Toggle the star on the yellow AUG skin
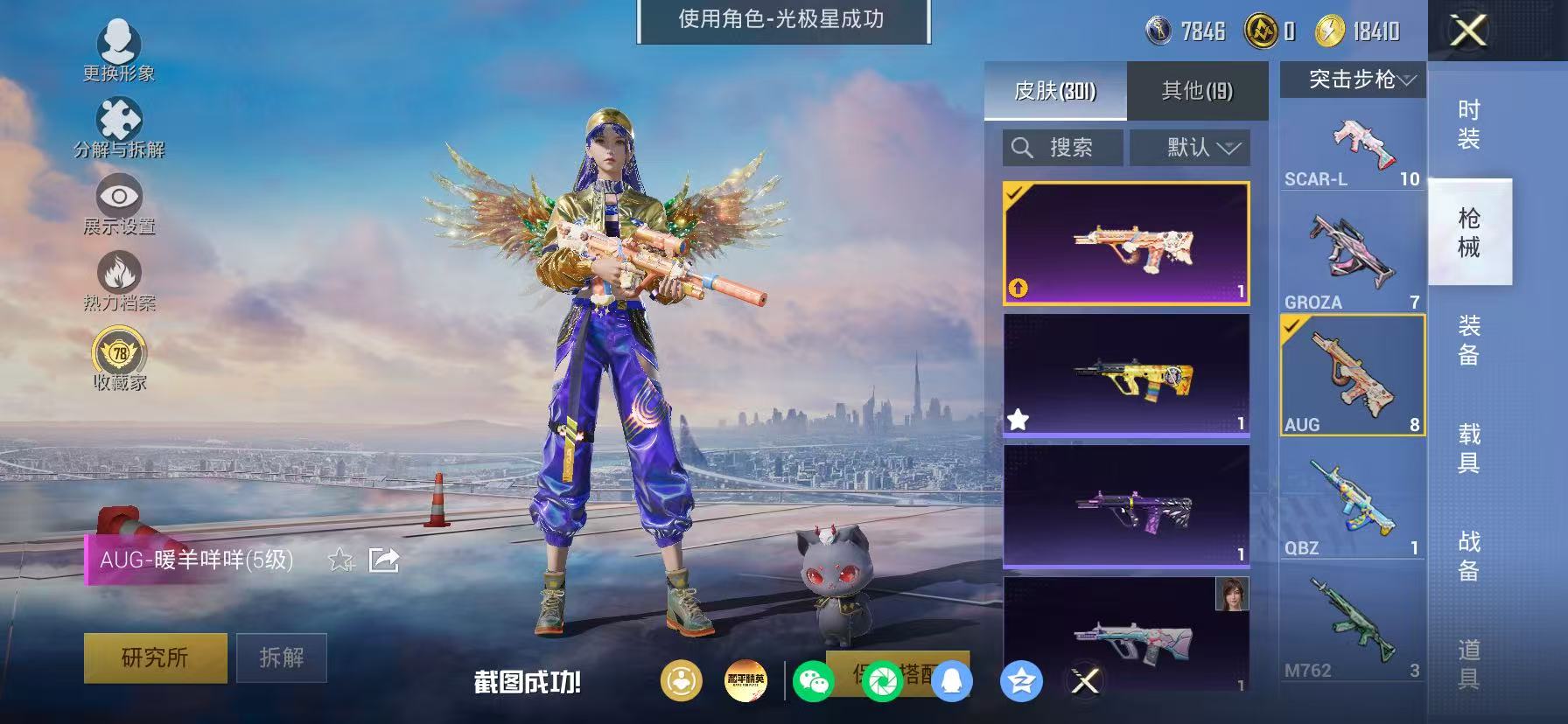Viewport: 1568px width, 724px height. pyautogui.click(x=1018, y=419)
